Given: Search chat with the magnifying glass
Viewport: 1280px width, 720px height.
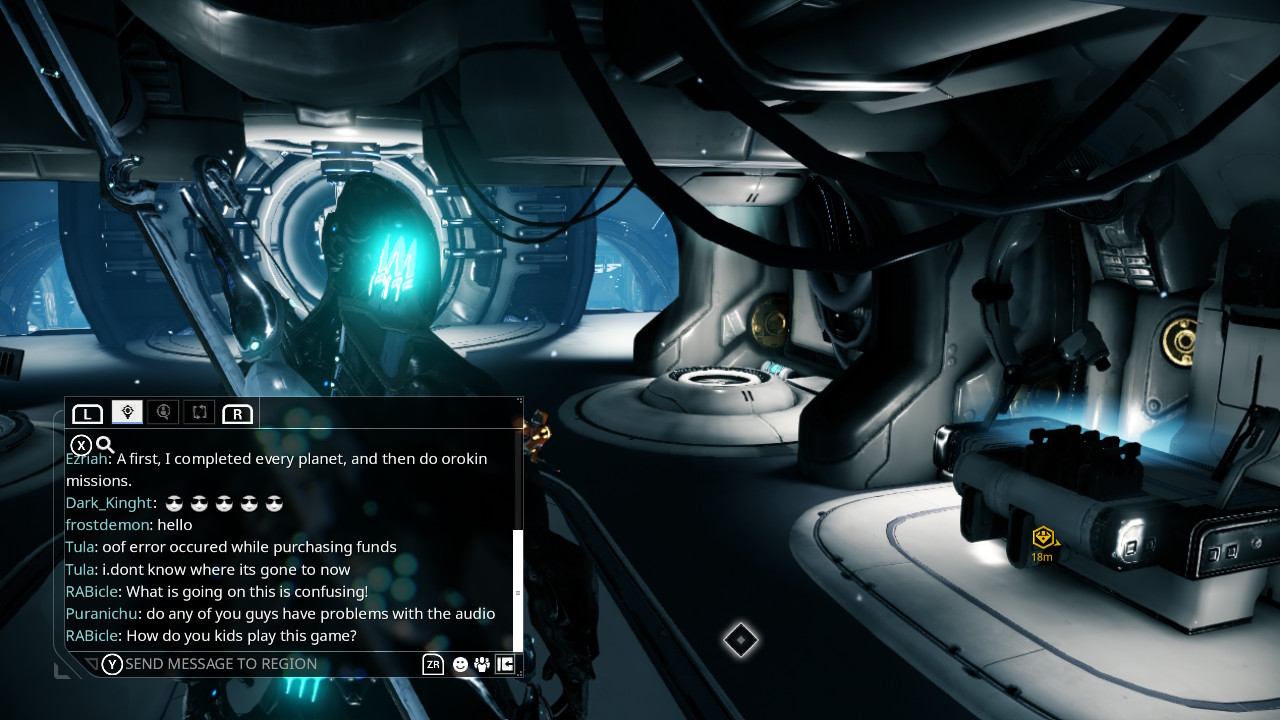Looking at the screenshot, I should point(105,445).
